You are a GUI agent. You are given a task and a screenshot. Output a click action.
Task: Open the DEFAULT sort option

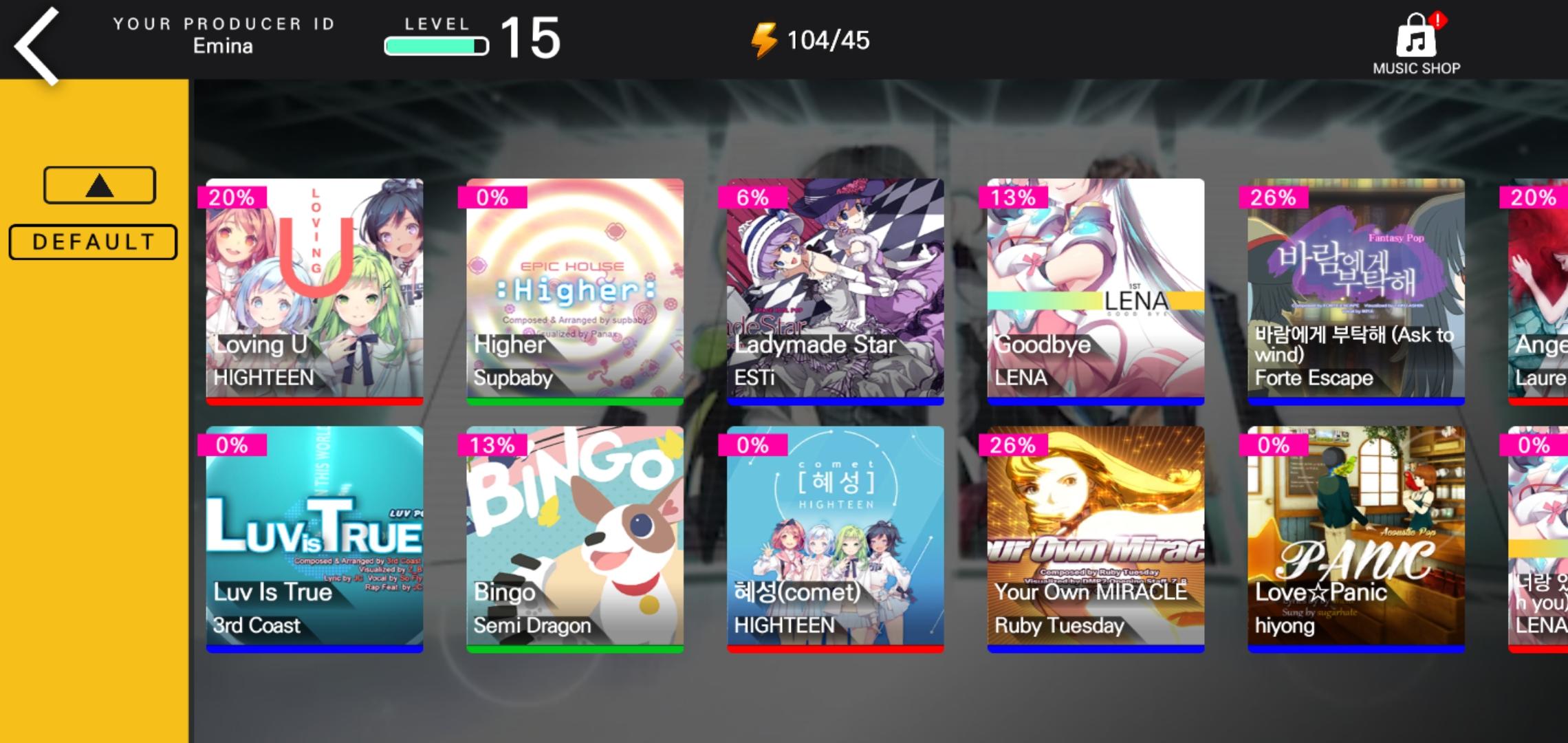[x=92, y=241]
